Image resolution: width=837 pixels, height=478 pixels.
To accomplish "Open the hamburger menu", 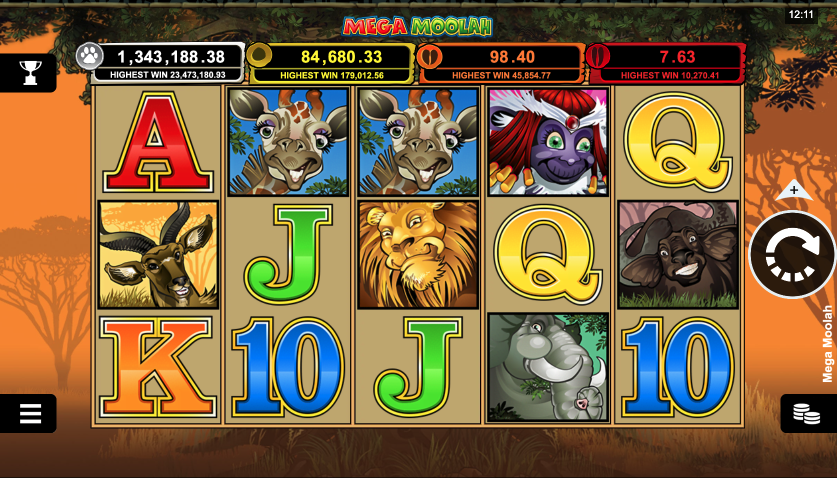I will [29, 413].
